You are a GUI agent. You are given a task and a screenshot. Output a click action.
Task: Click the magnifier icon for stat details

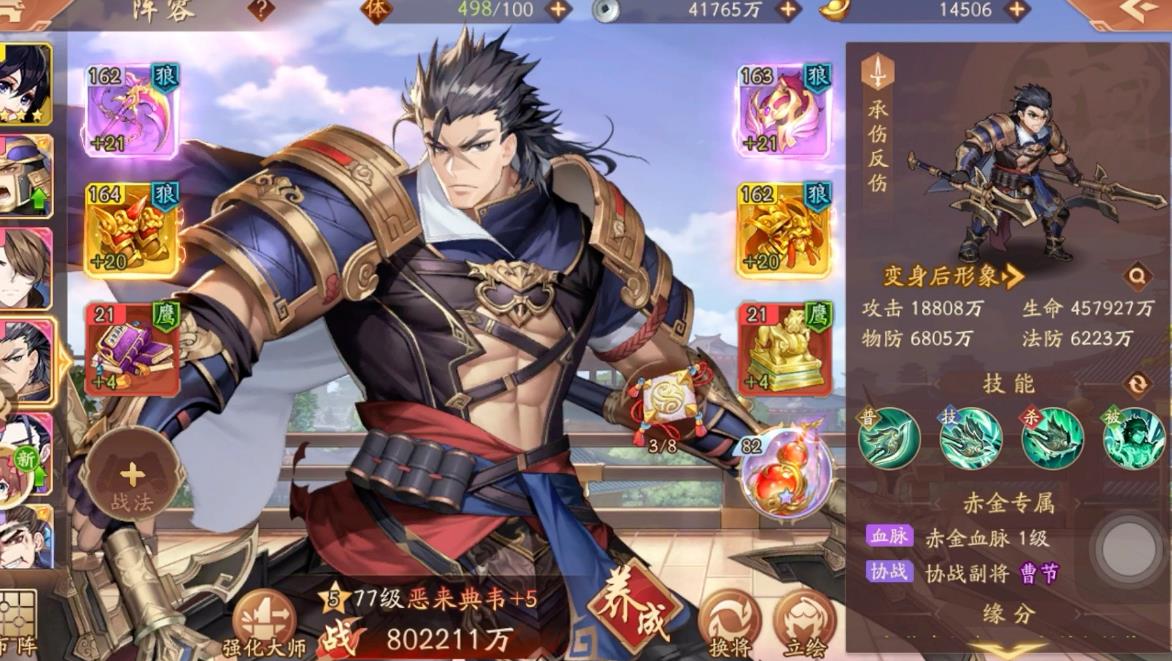[x=1137, y=276]
